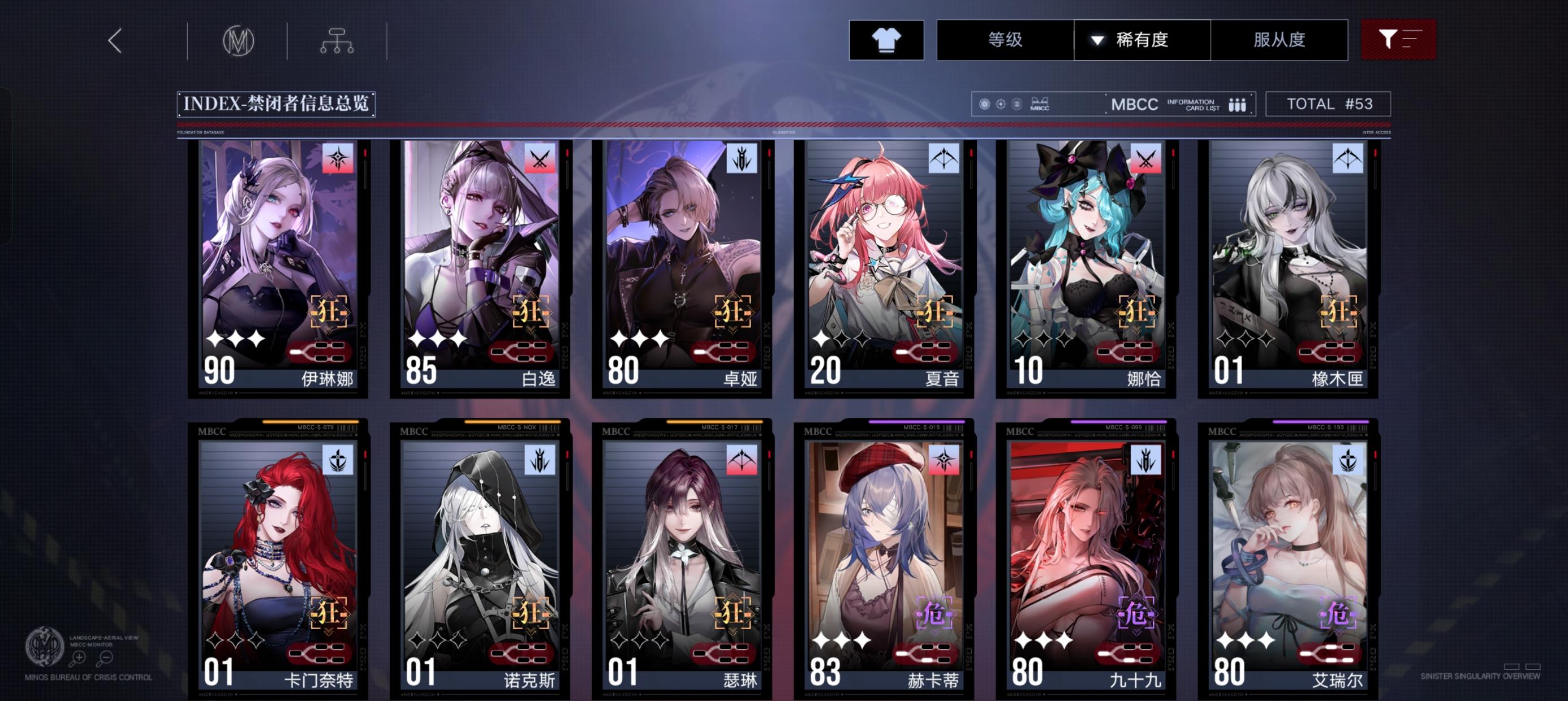
Task: Expand sorting options via the downward triangle arrow
Action: pyautogui.click(x=1096, y=40)
